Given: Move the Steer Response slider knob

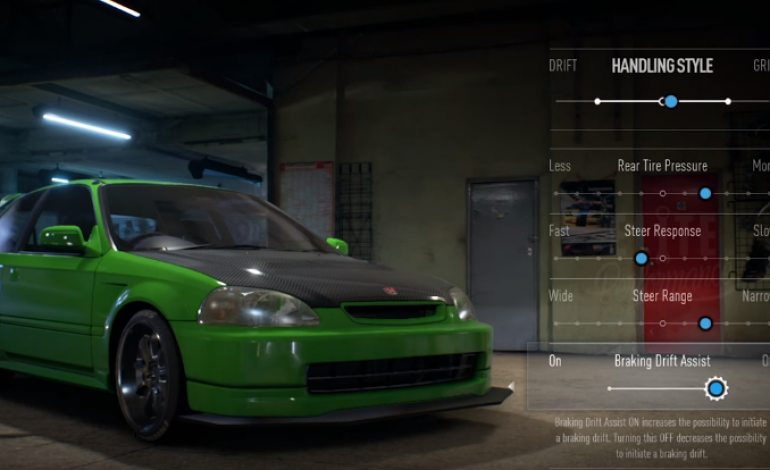Looking at the screenshot, I should (x=641, y=258).
